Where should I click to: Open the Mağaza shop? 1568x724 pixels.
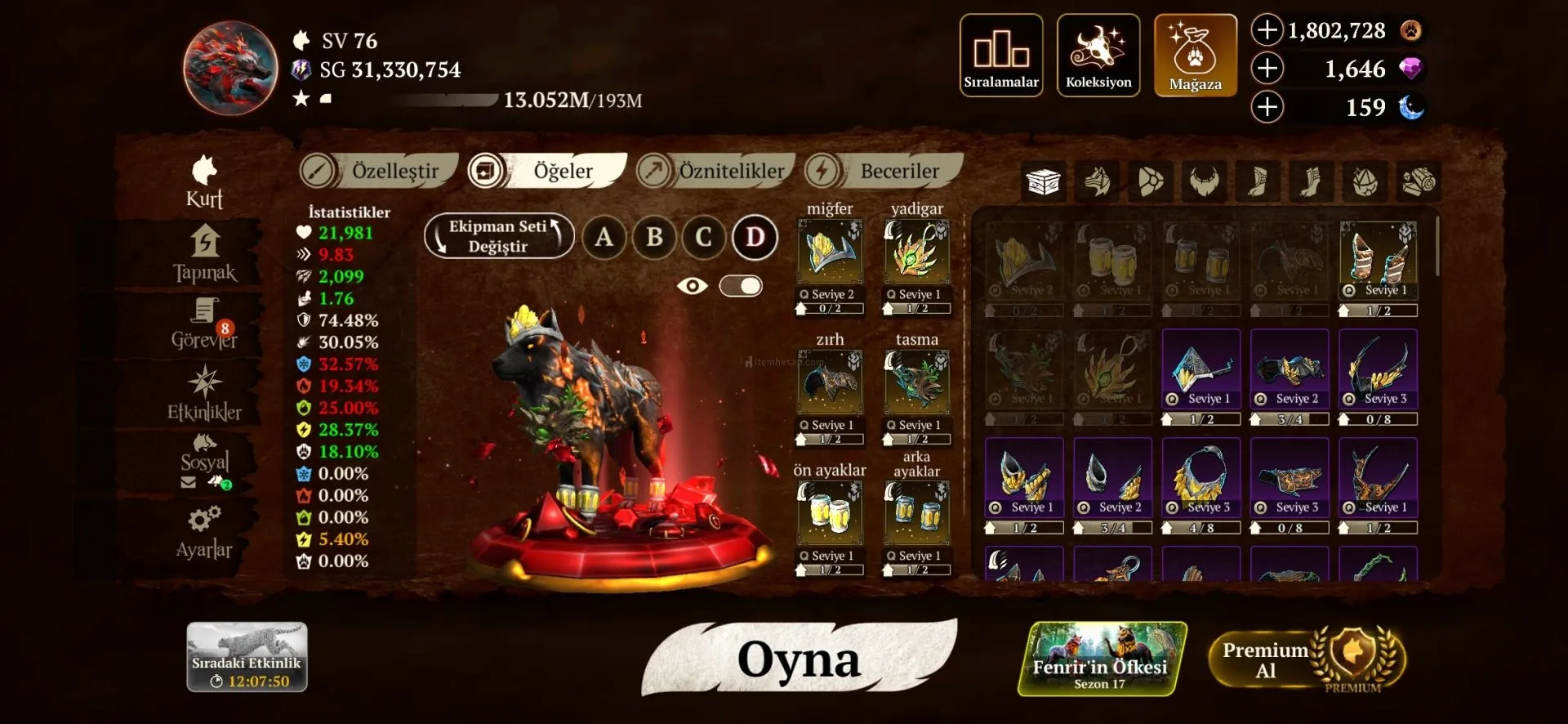pos(1195,56)
